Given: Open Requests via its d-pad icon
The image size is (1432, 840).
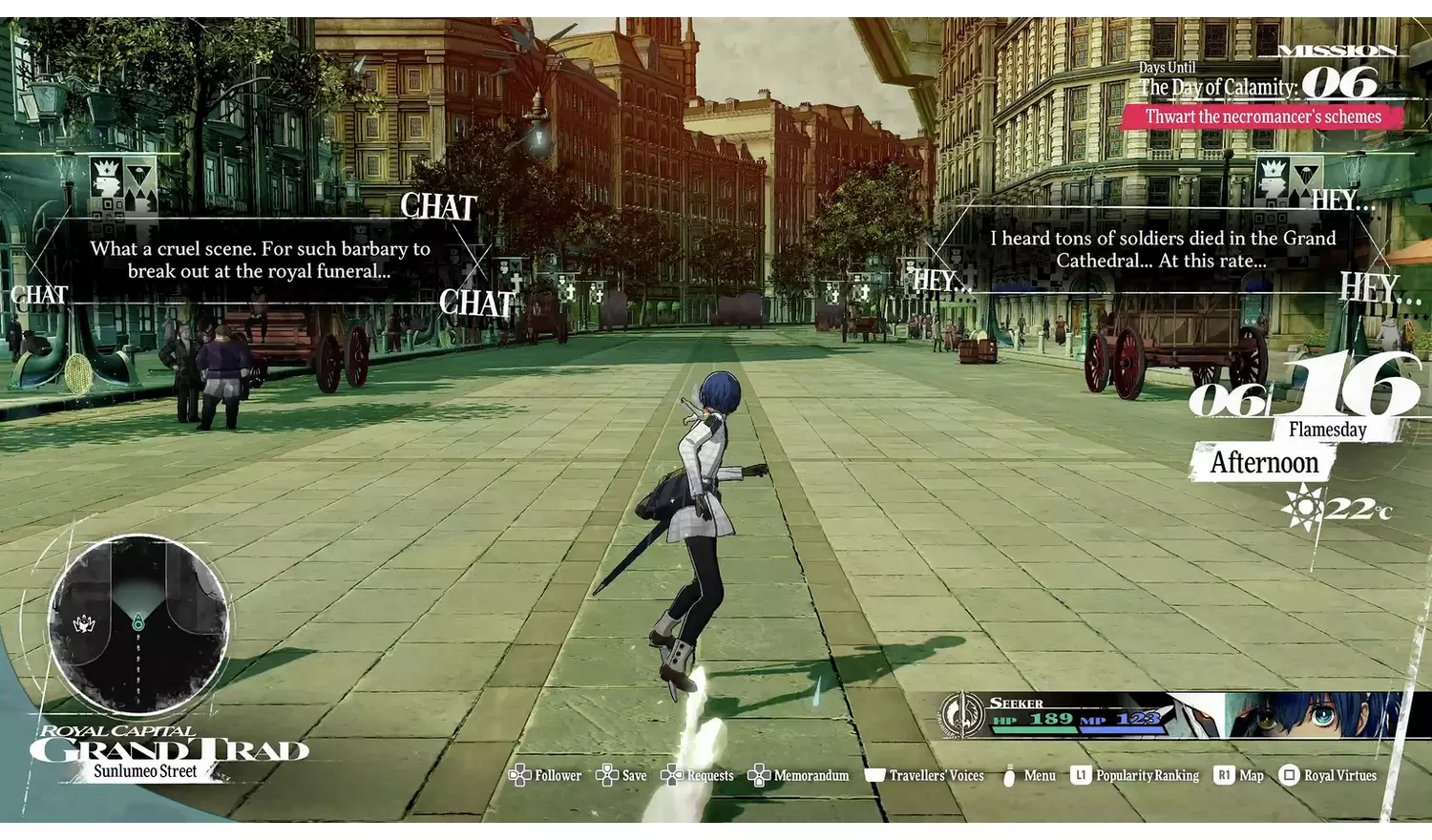Looking at the screenshot, I should [674, 775].
